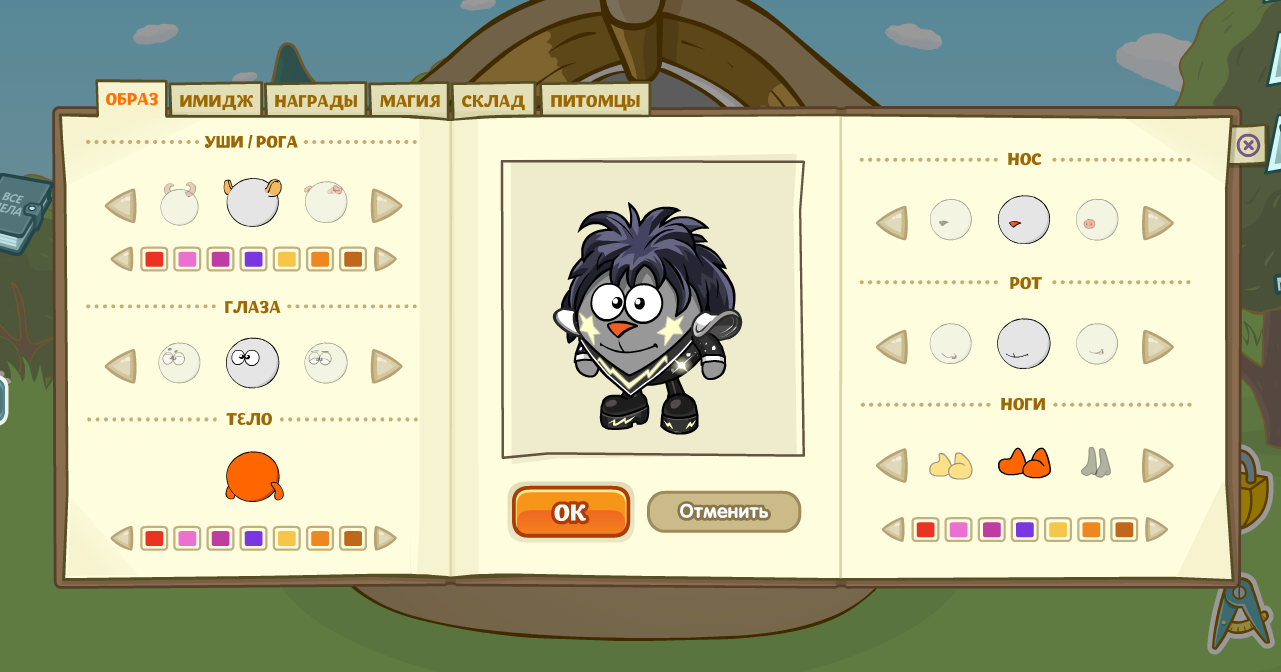Viewport: 1281px width, 672px height.
Task: Show the next nose option
Action: pos(1157,223)
